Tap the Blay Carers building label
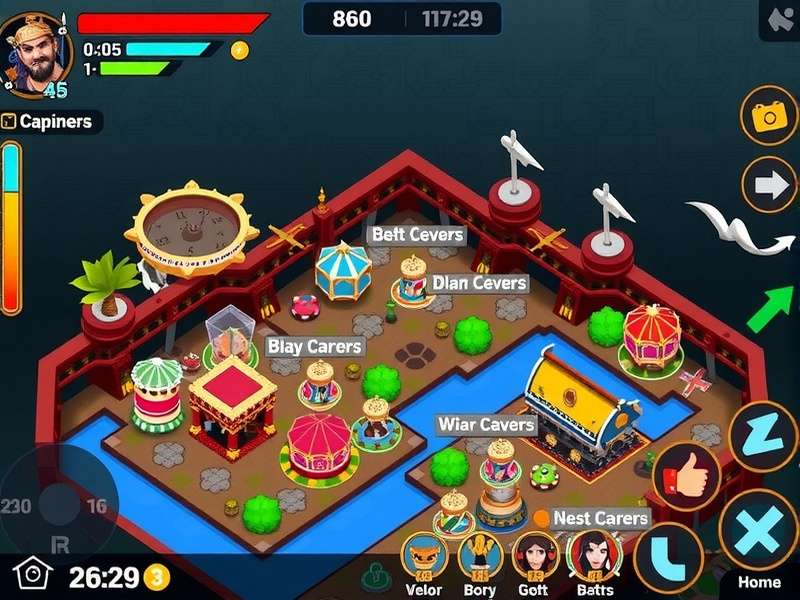Image resolution: width=800 pixels, height=600 pixels. [314, 347]
